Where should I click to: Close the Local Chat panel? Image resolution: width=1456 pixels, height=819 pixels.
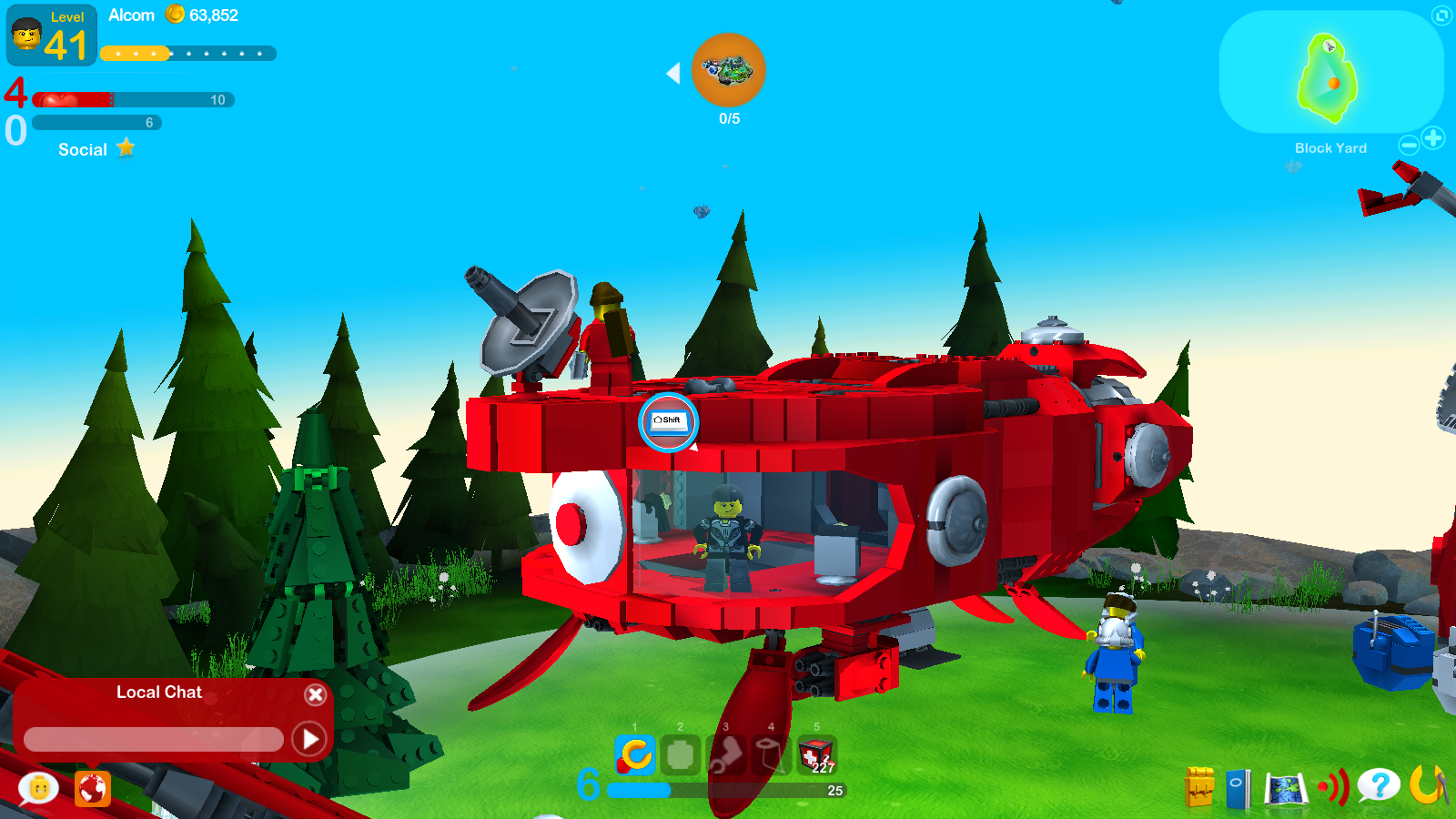coord(316,694)
